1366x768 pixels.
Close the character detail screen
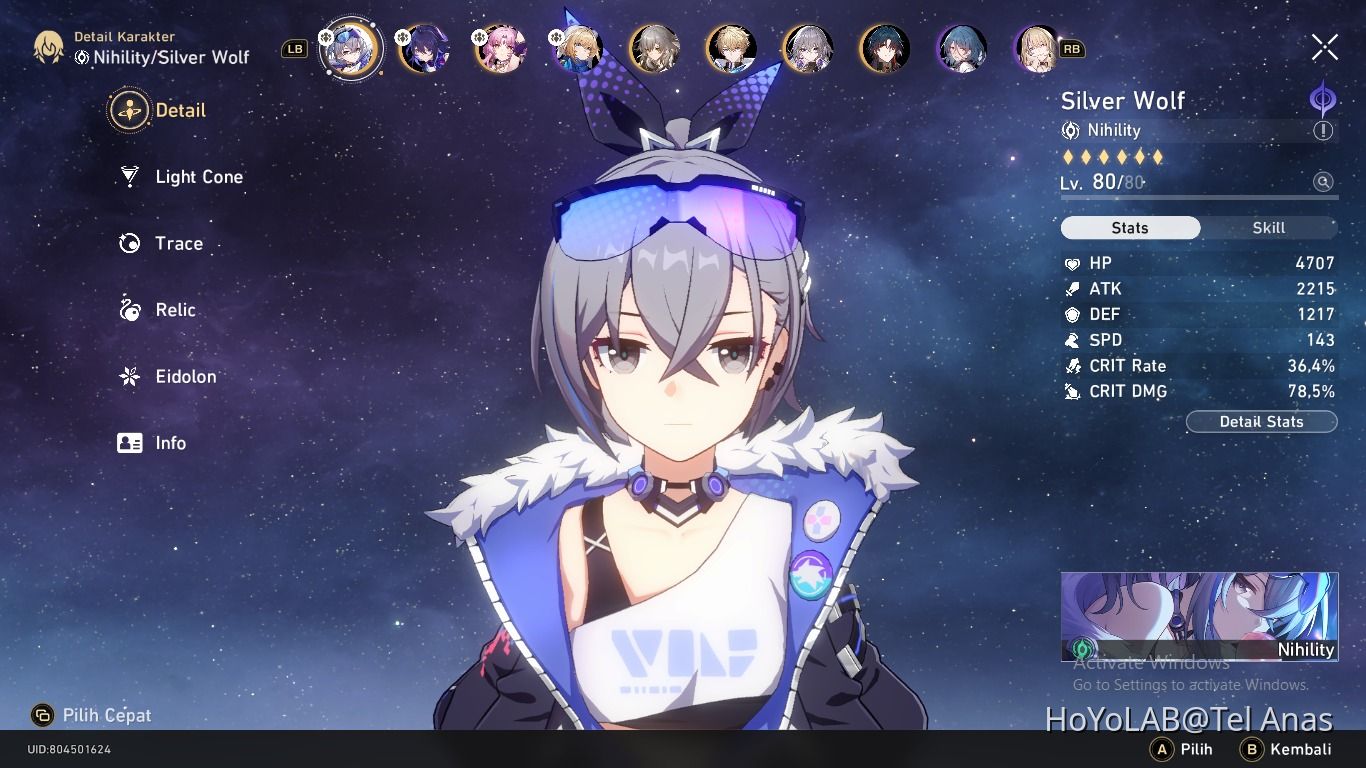coord(1324,46)
